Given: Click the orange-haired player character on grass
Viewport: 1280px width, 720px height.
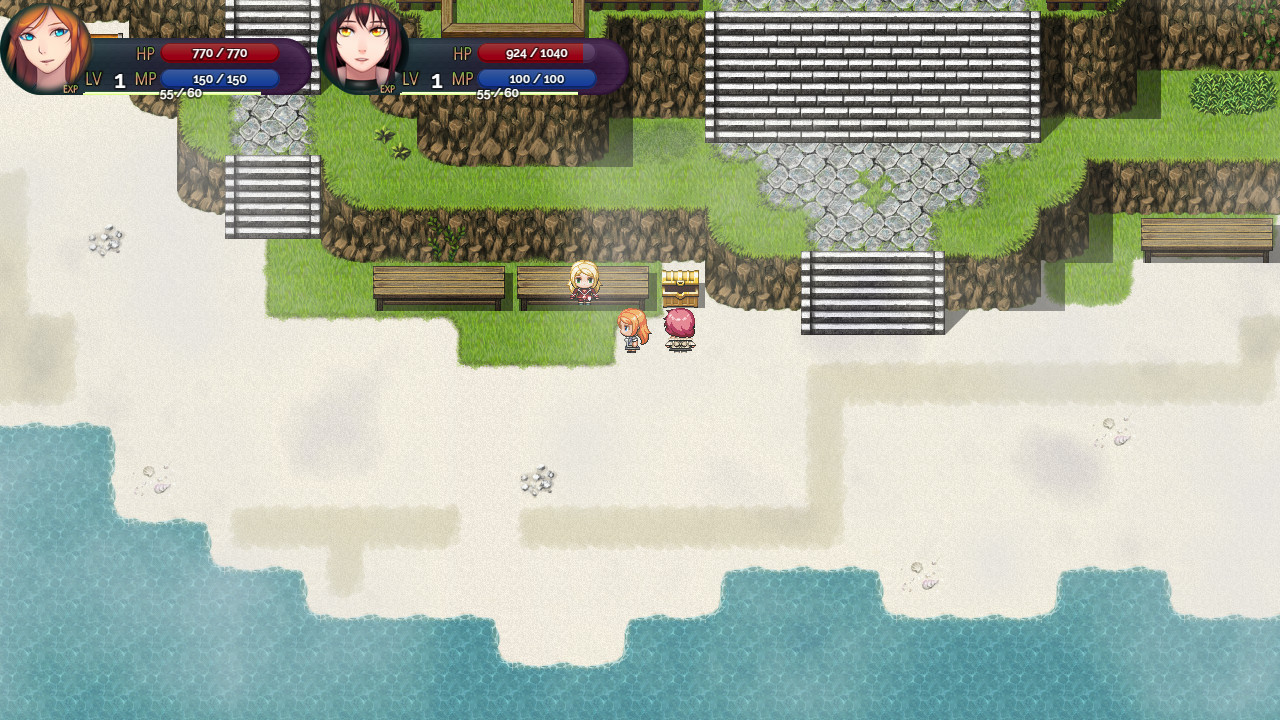Looking at the screenshot, I should pyautogui.click(x=630, y=330).
